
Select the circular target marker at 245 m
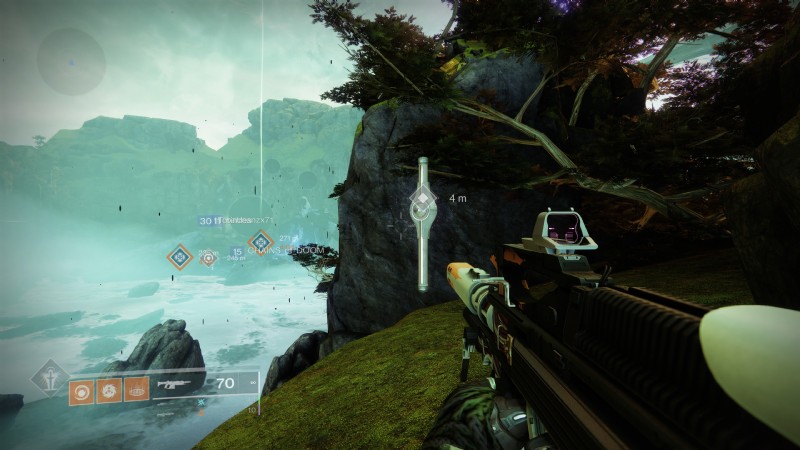click(209, 257)
